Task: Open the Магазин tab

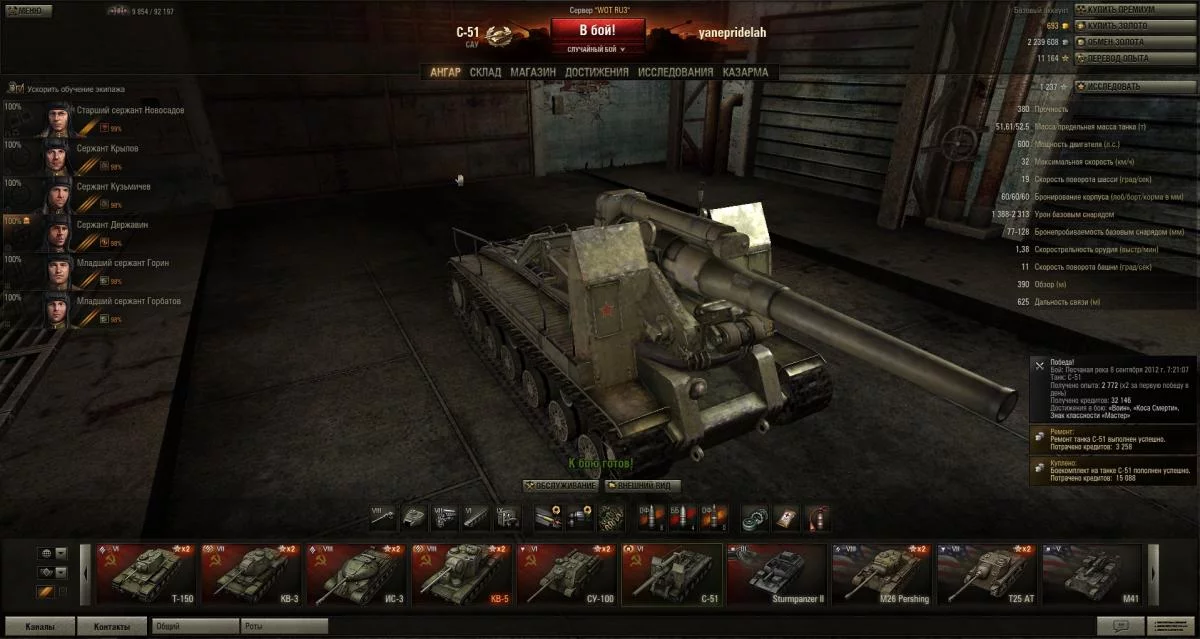Action: [532, 72]
